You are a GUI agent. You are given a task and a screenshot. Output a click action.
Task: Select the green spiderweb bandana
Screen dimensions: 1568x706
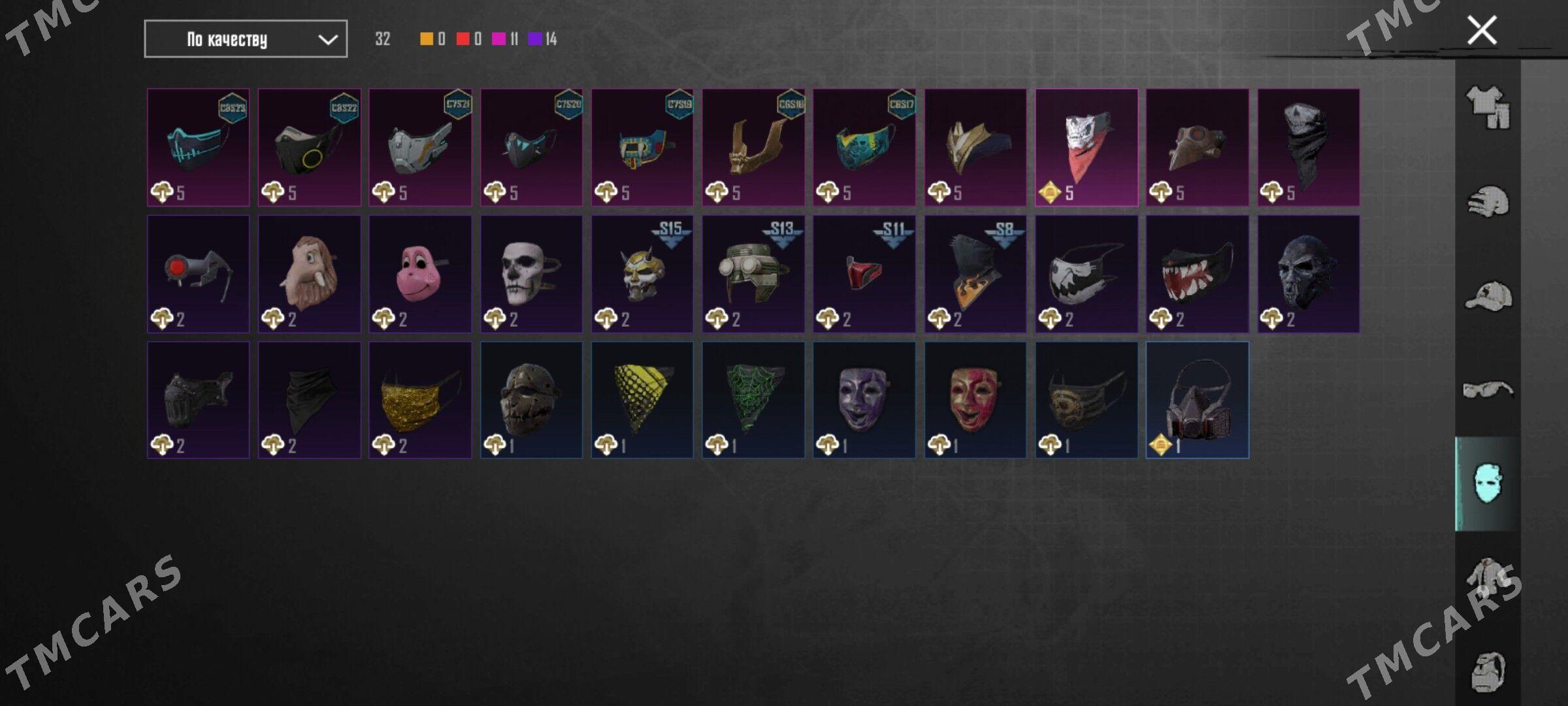[753, 400]
